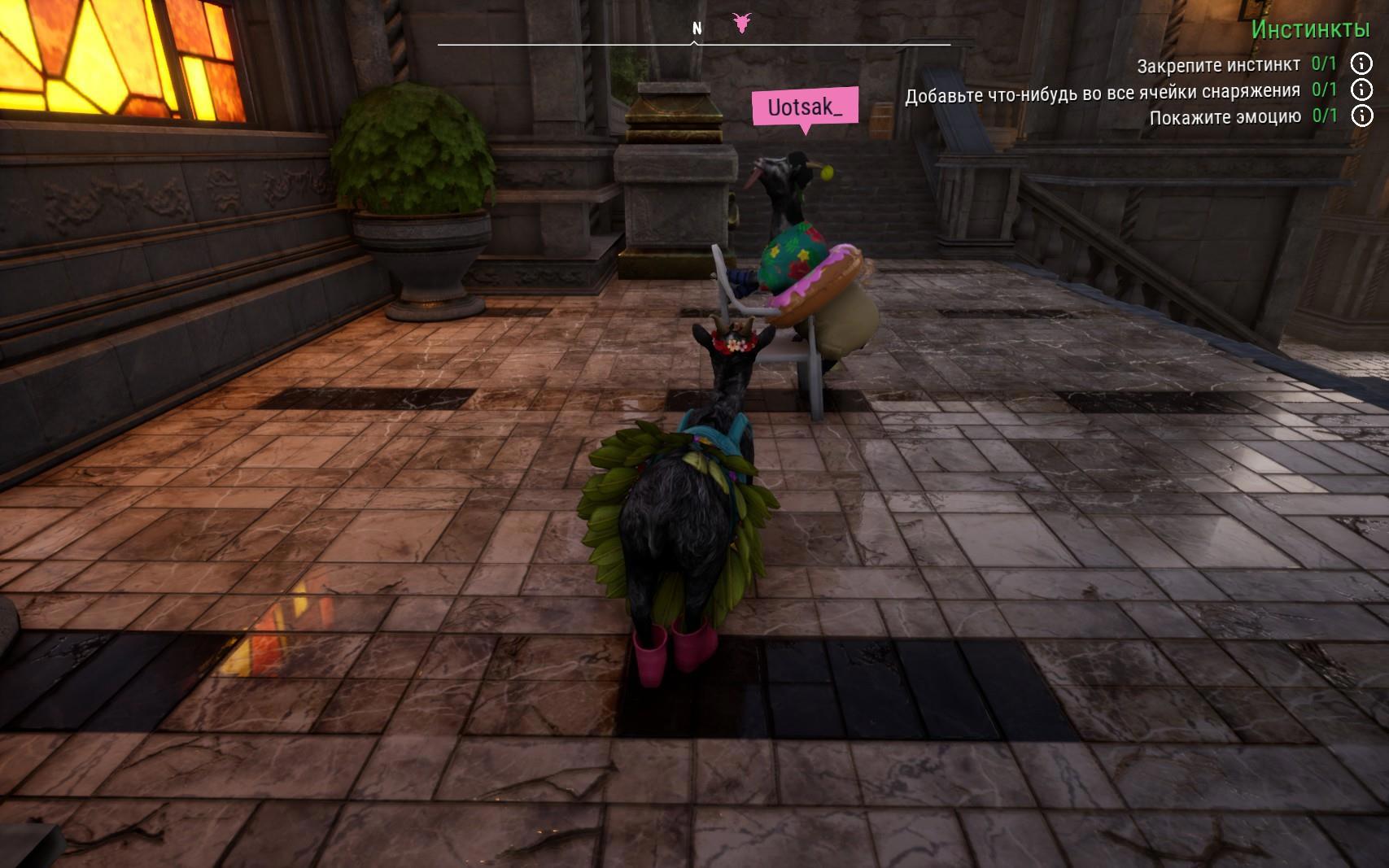Image resolution: width=1389 pixels, height=868 pixels.
Task: Click the Uotsak_ player name tag
Action: pos(804,107)
